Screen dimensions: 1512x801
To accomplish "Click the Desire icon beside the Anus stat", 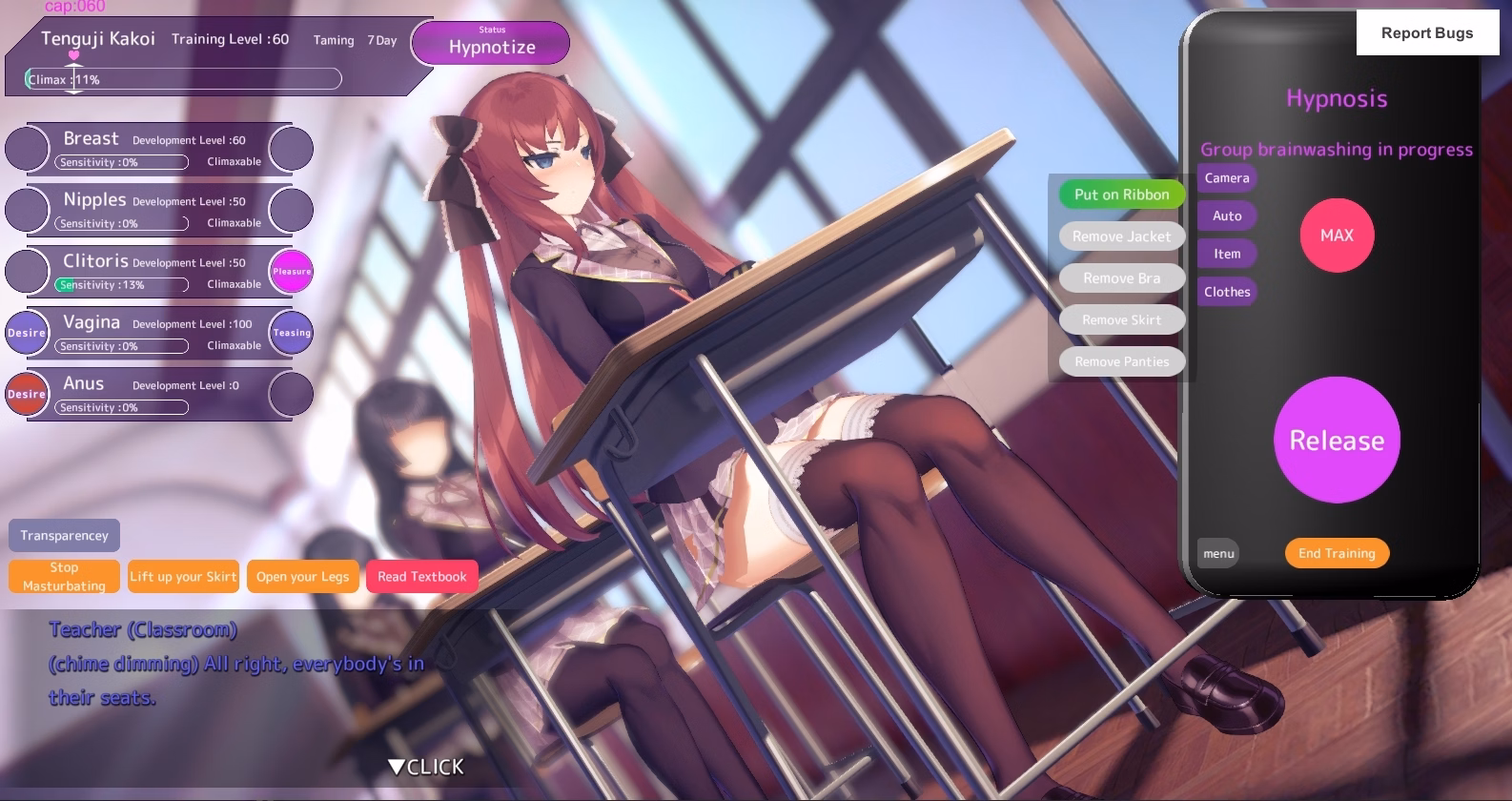I will pos(27,393).
